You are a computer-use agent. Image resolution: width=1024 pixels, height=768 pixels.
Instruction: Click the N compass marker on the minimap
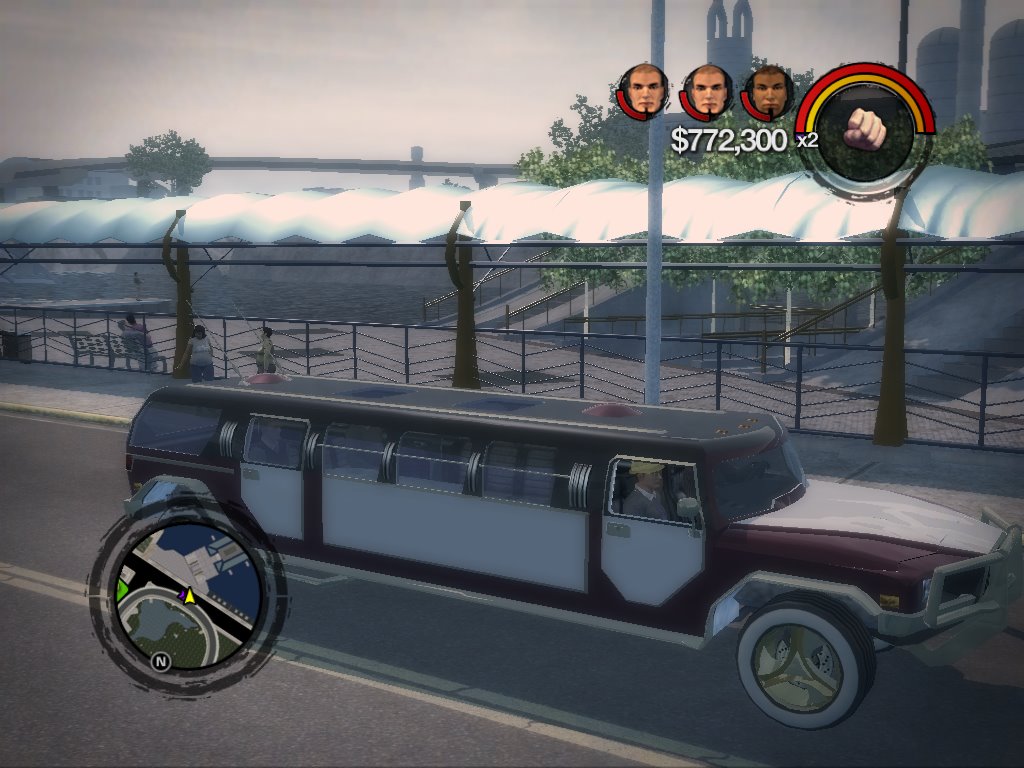point(159,660)
